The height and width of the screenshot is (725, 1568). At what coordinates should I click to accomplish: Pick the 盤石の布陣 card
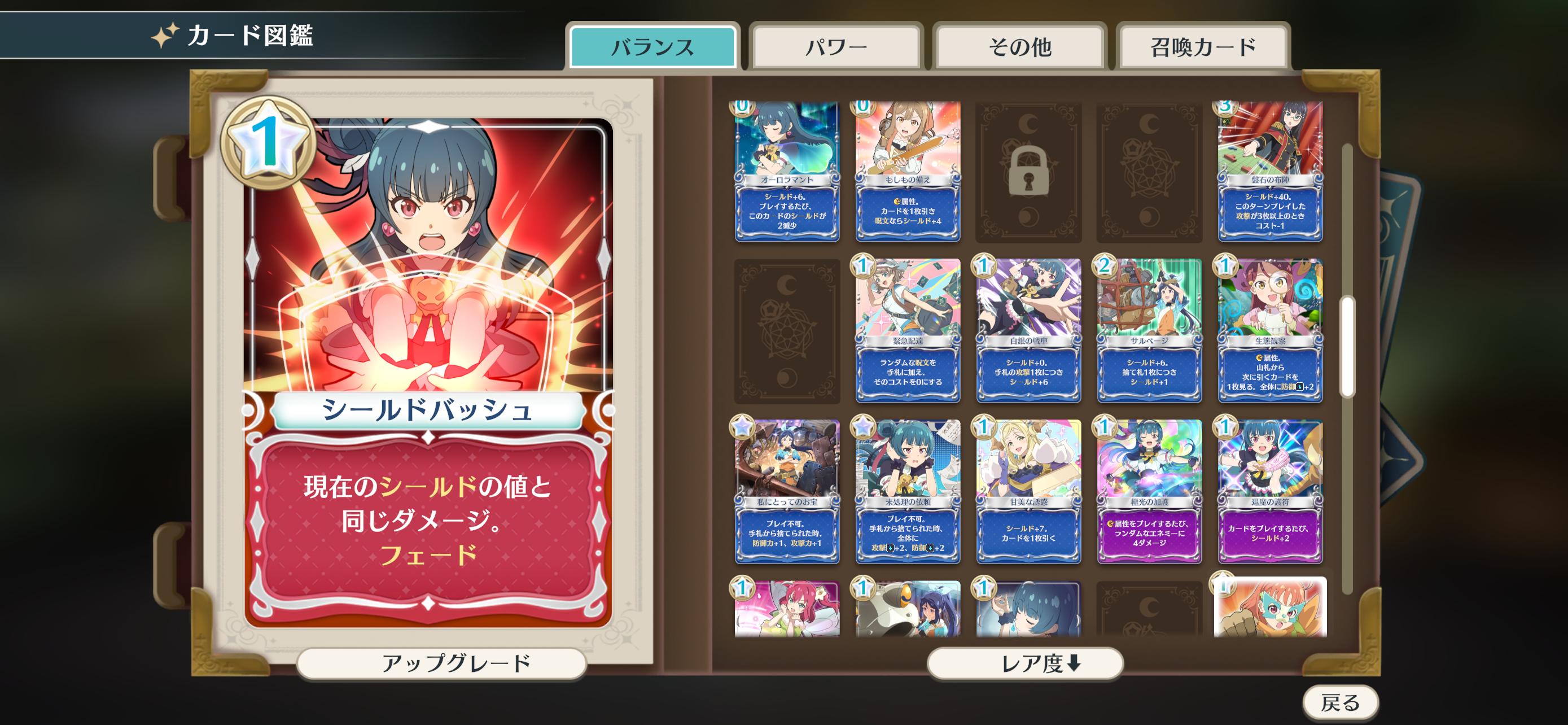click(x=1270, y=172)
